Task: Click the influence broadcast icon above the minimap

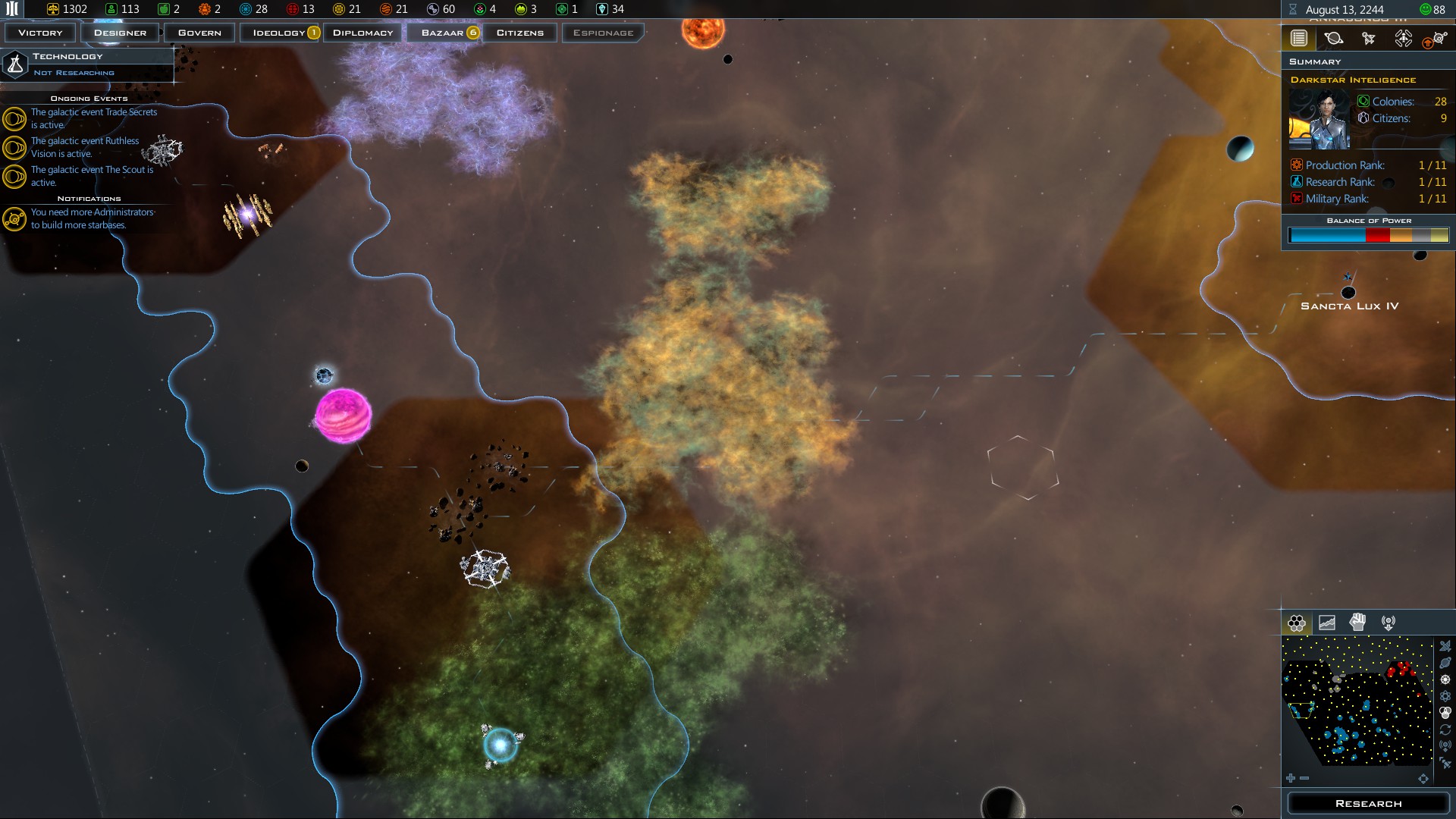Action: coord(1389,623)
